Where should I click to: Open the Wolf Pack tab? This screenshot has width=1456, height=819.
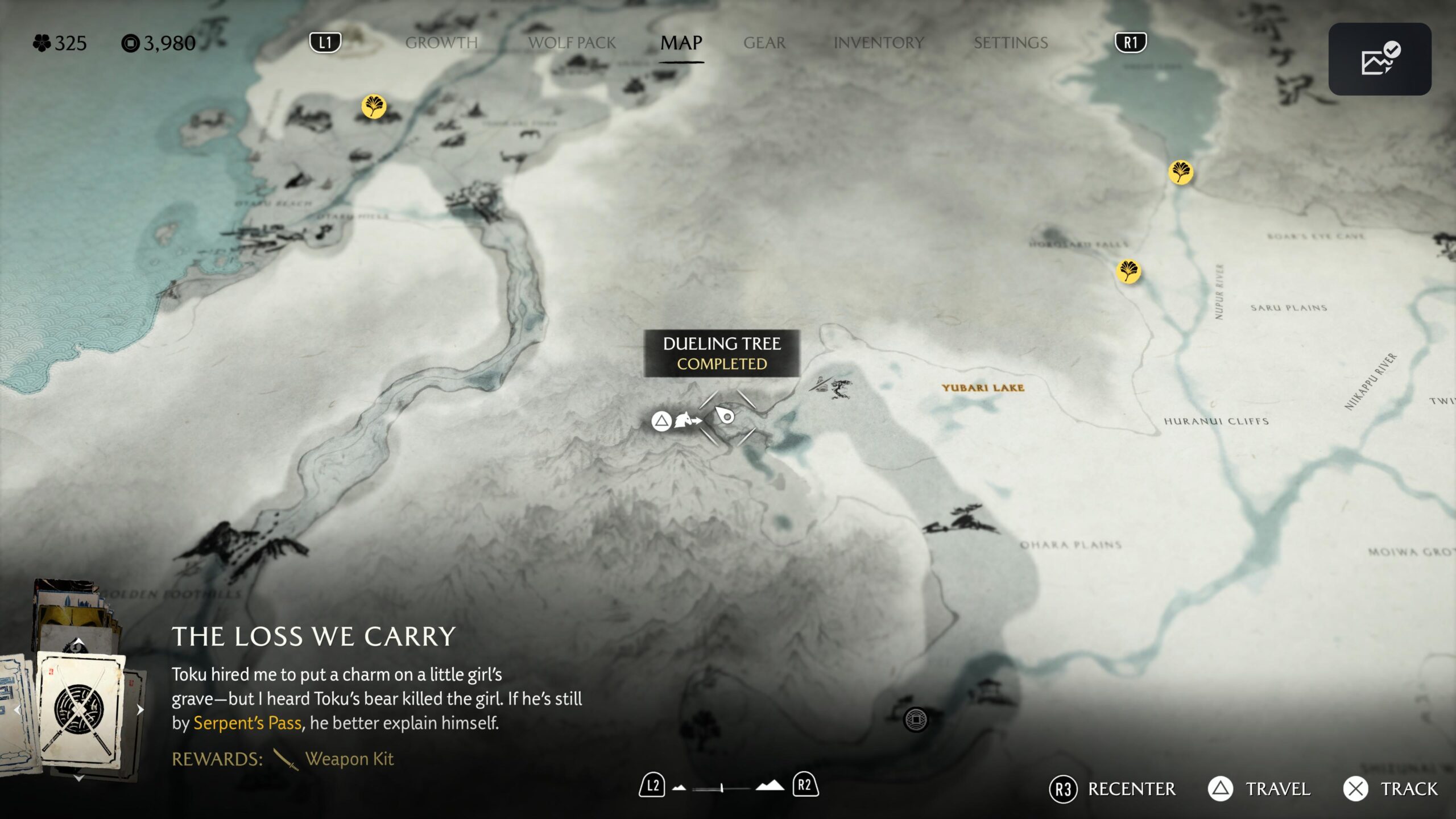pyautogui.click(x=572, y=43)
